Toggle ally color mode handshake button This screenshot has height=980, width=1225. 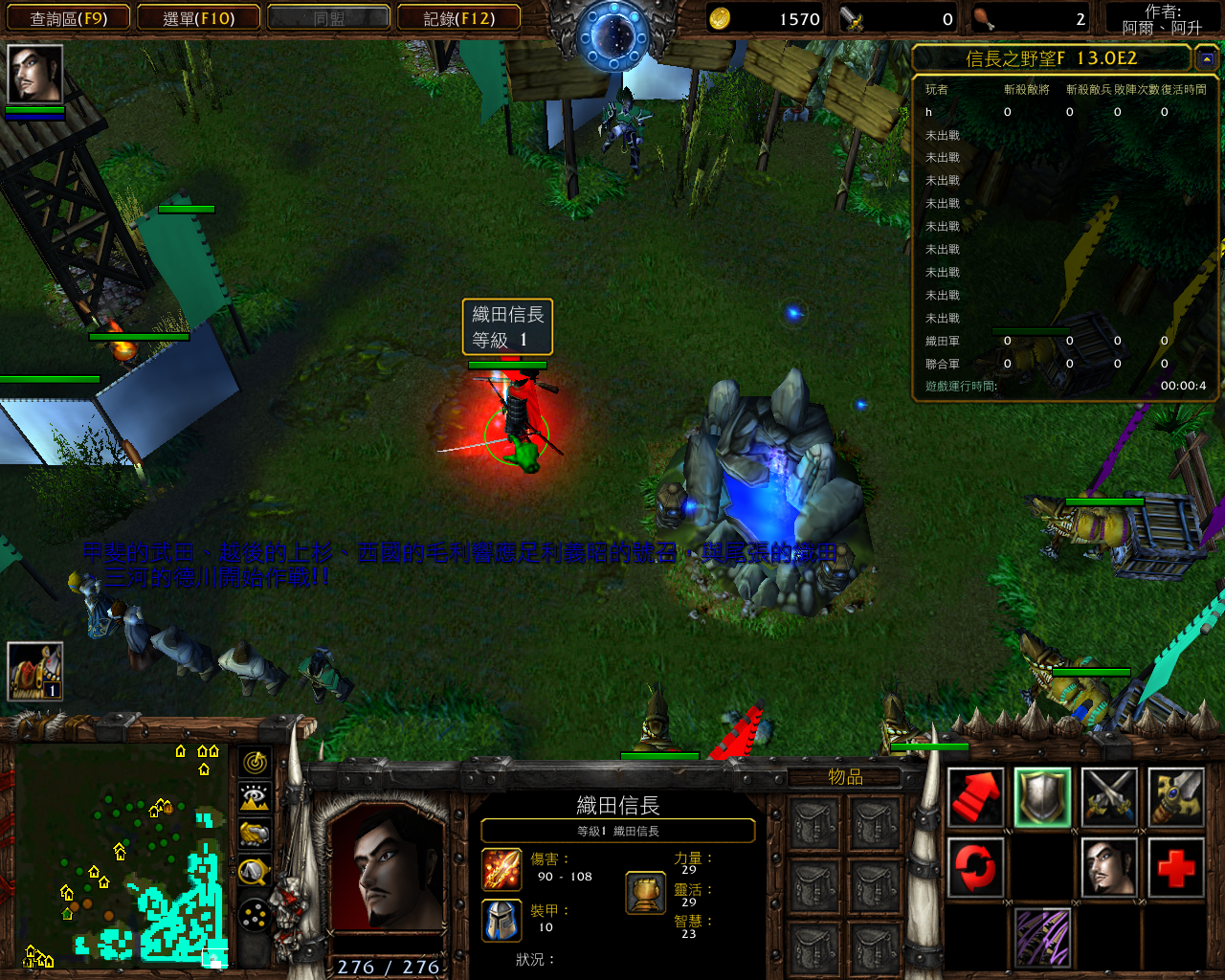coord(255,834)
